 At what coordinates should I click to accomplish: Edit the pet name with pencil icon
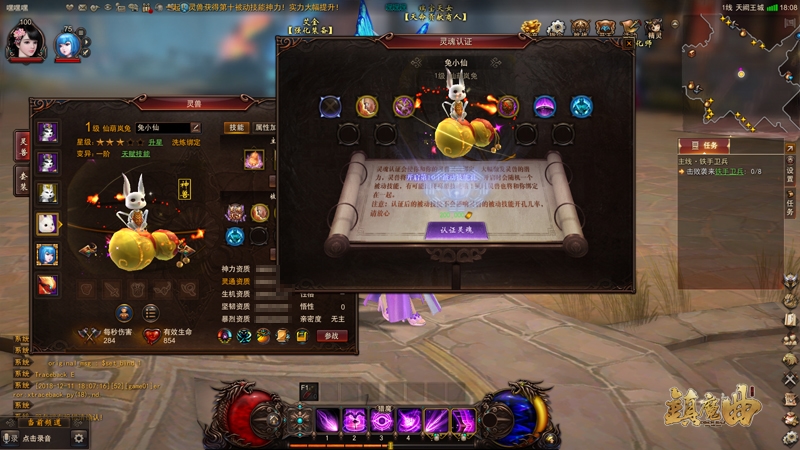click(196, 128)
